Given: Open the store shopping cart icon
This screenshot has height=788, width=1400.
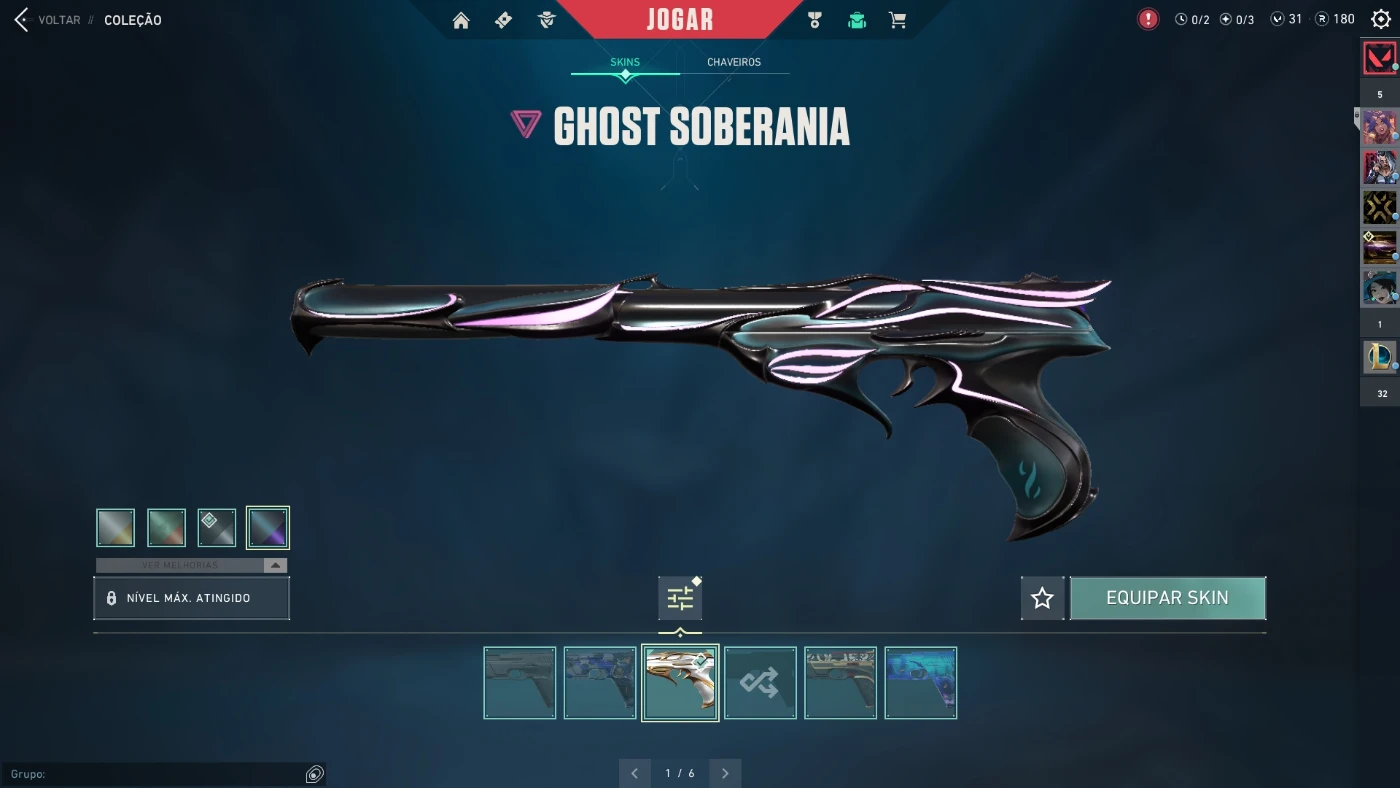Looking at the screenshot, I should point(898,20).
